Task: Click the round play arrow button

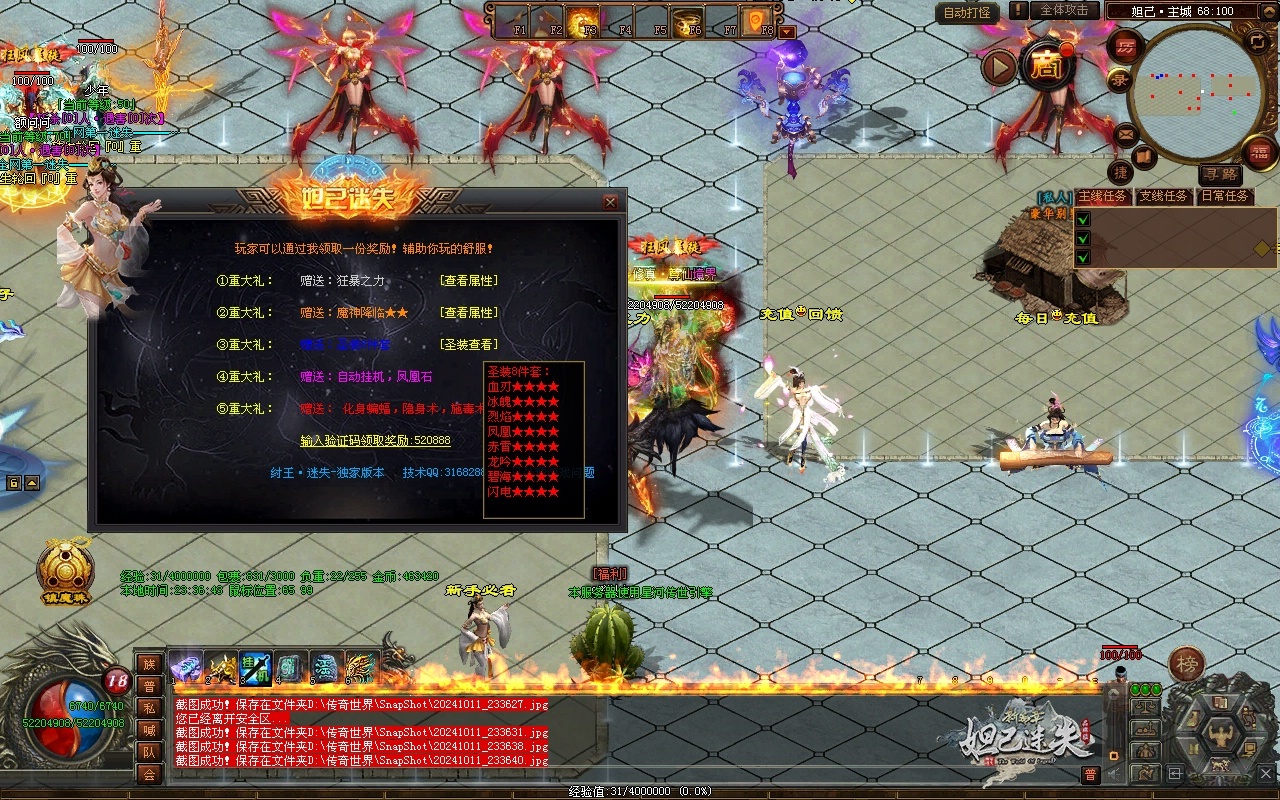Action: [x=999, y=67]
